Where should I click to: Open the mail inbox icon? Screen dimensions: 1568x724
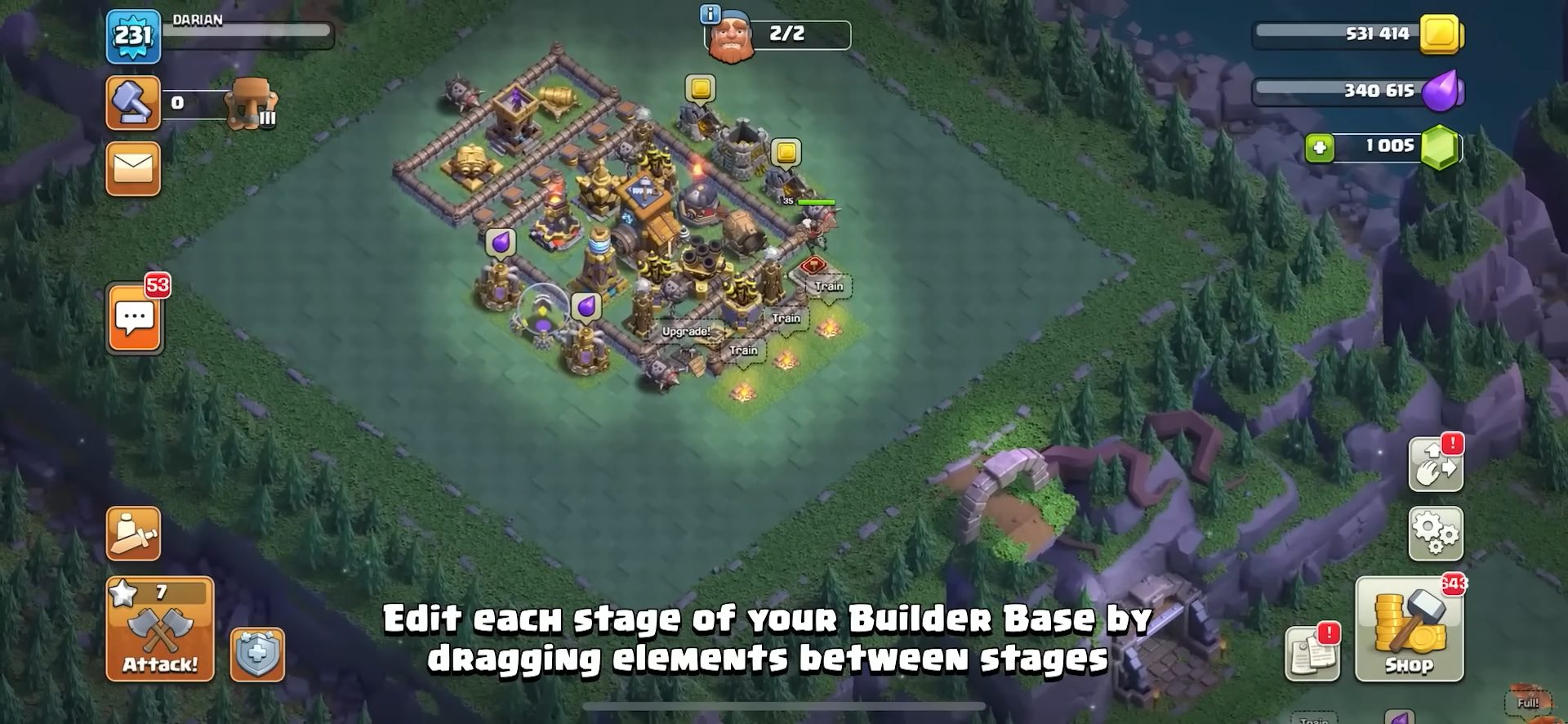point(133,169)
